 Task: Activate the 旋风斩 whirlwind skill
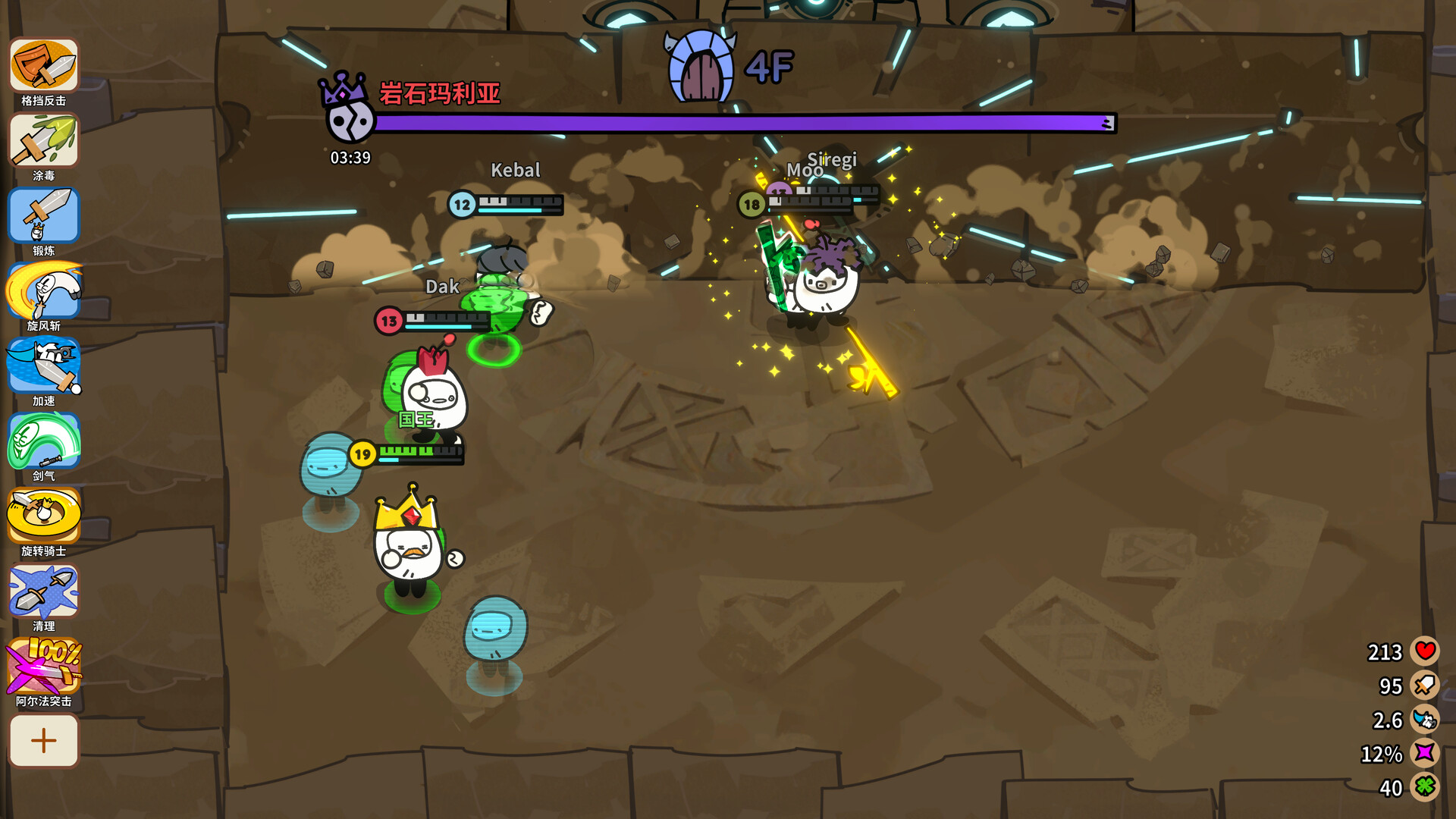43,290
